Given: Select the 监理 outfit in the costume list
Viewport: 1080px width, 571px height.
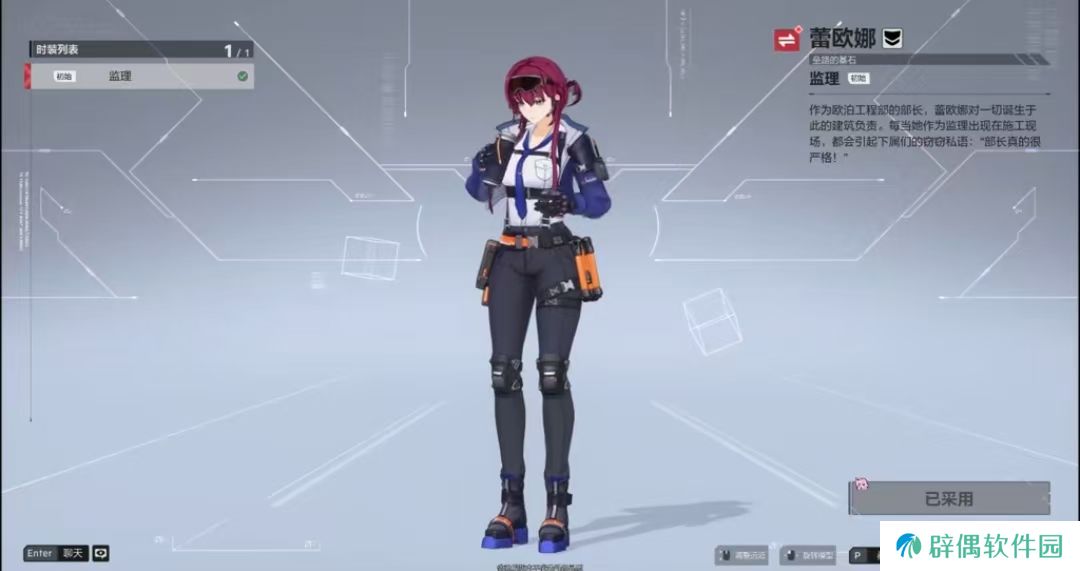Looking at the screenshot, I should click(140, 76).
